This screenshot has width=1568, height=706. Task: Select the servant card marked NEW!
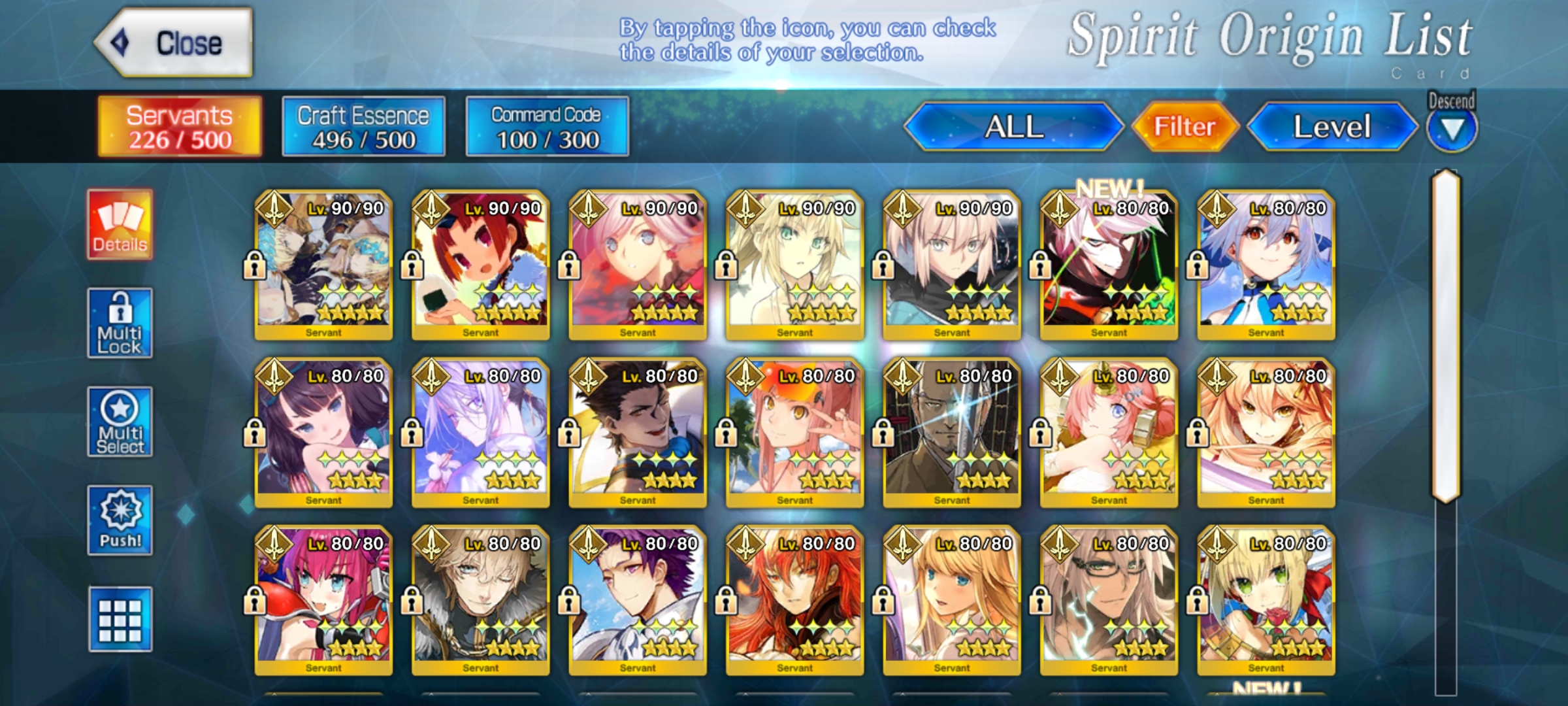(x=1109, y=265)
